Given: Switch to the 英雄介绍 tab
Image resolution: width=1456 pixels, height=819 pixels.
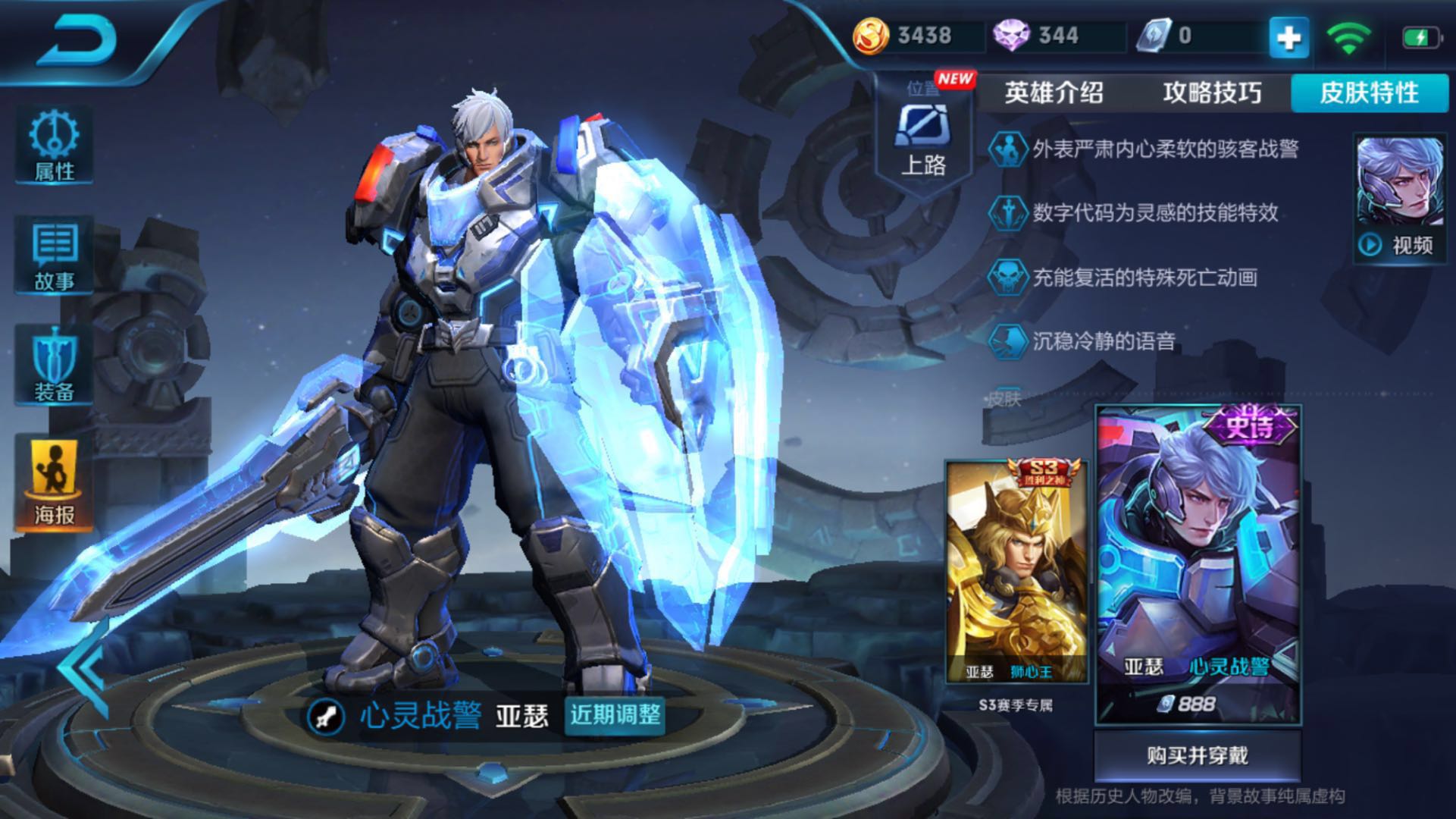Looking at the screenshot, I should point(1054,93).
